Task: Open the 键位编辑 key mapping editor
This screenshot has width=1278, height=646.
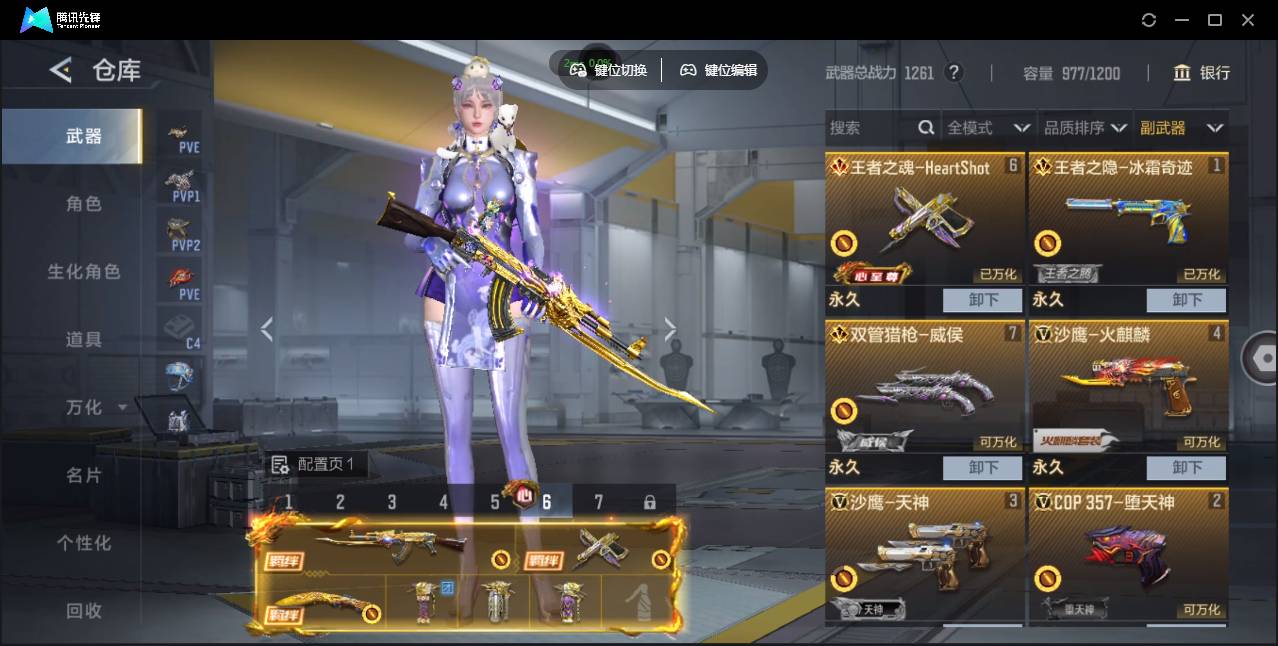Action: coord(718,70)
